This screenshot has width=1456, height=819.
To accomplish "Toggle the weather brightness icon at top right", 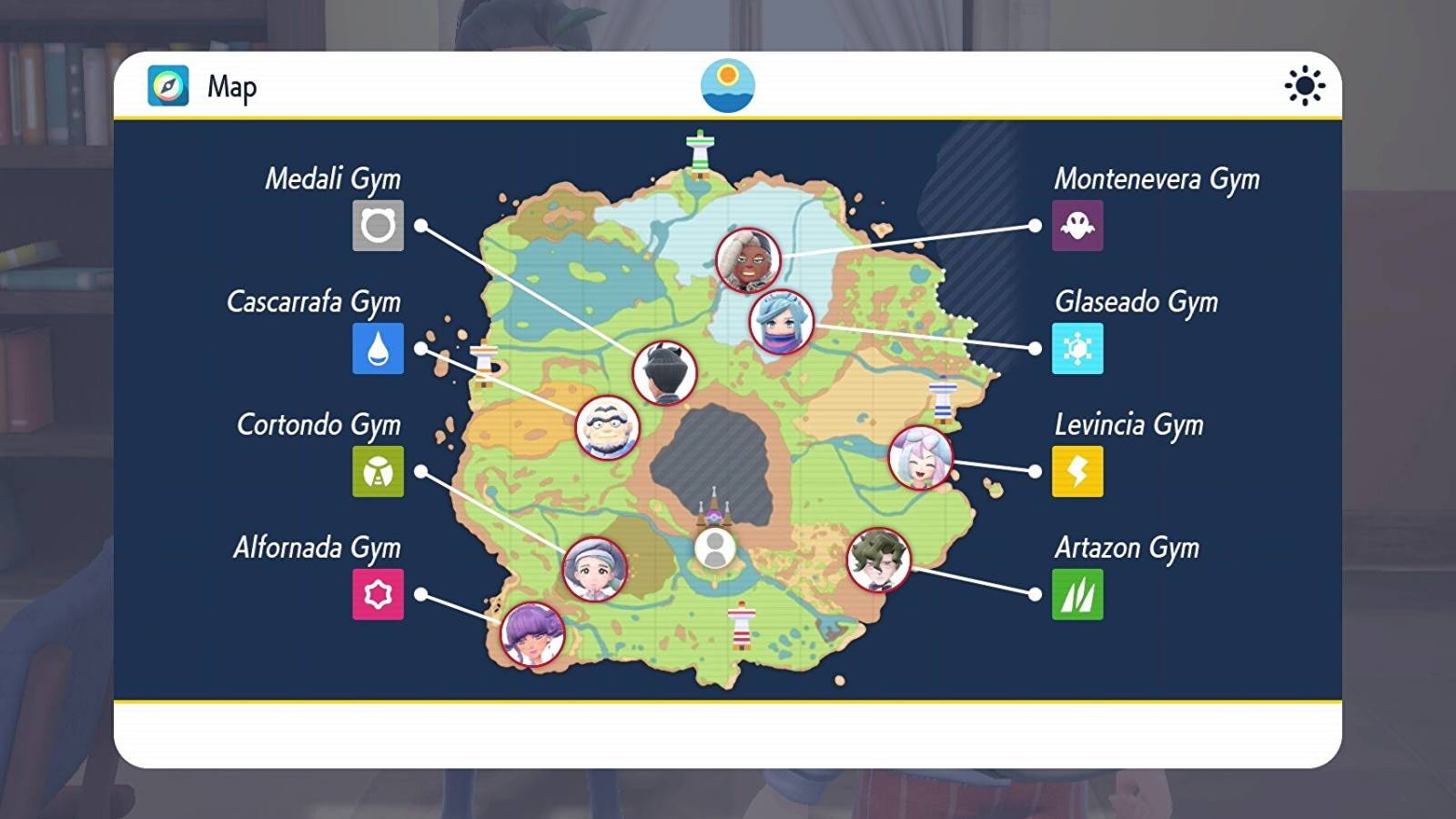I will click(x=1305, y=86).
